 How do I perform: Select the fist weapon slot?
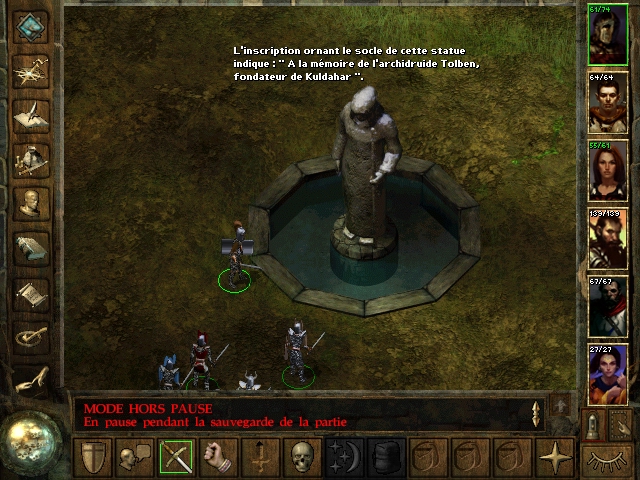217,458
